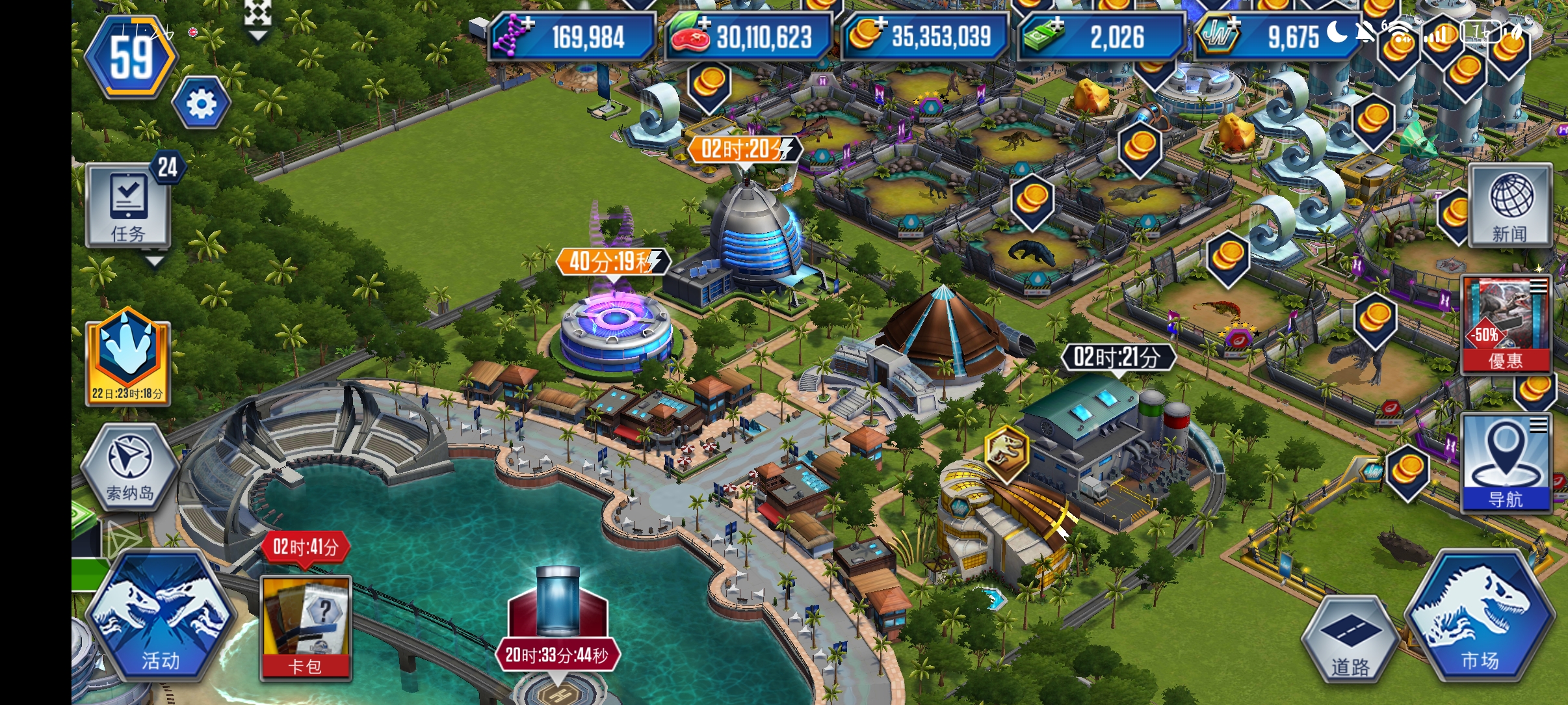The width and height of the screenshot is (1568, 705).
Task: Travel to 索纳岛 island
Action: pyautogui.click(x=130, y=468)
